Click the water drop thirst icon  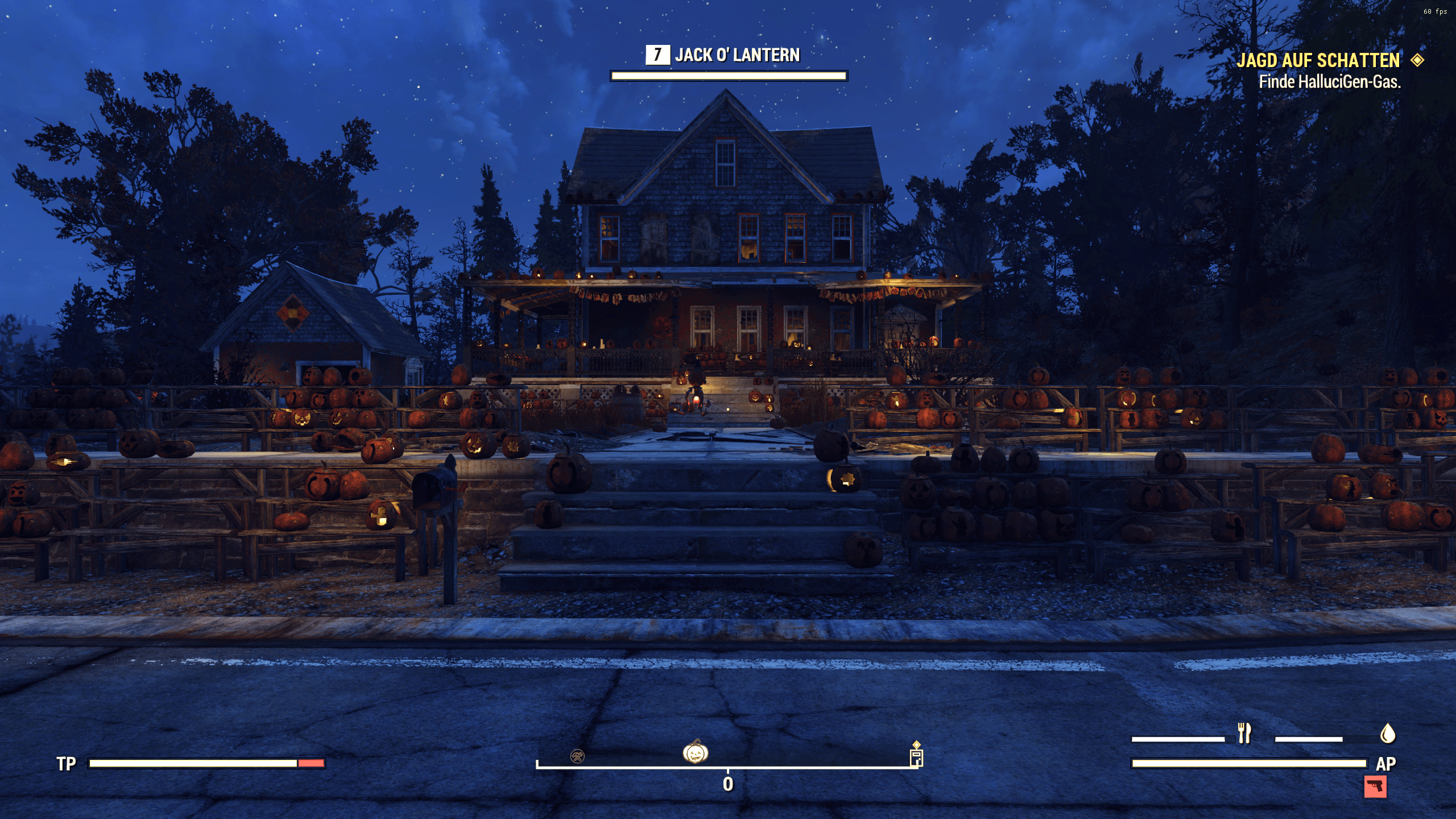coord(1388,734)
